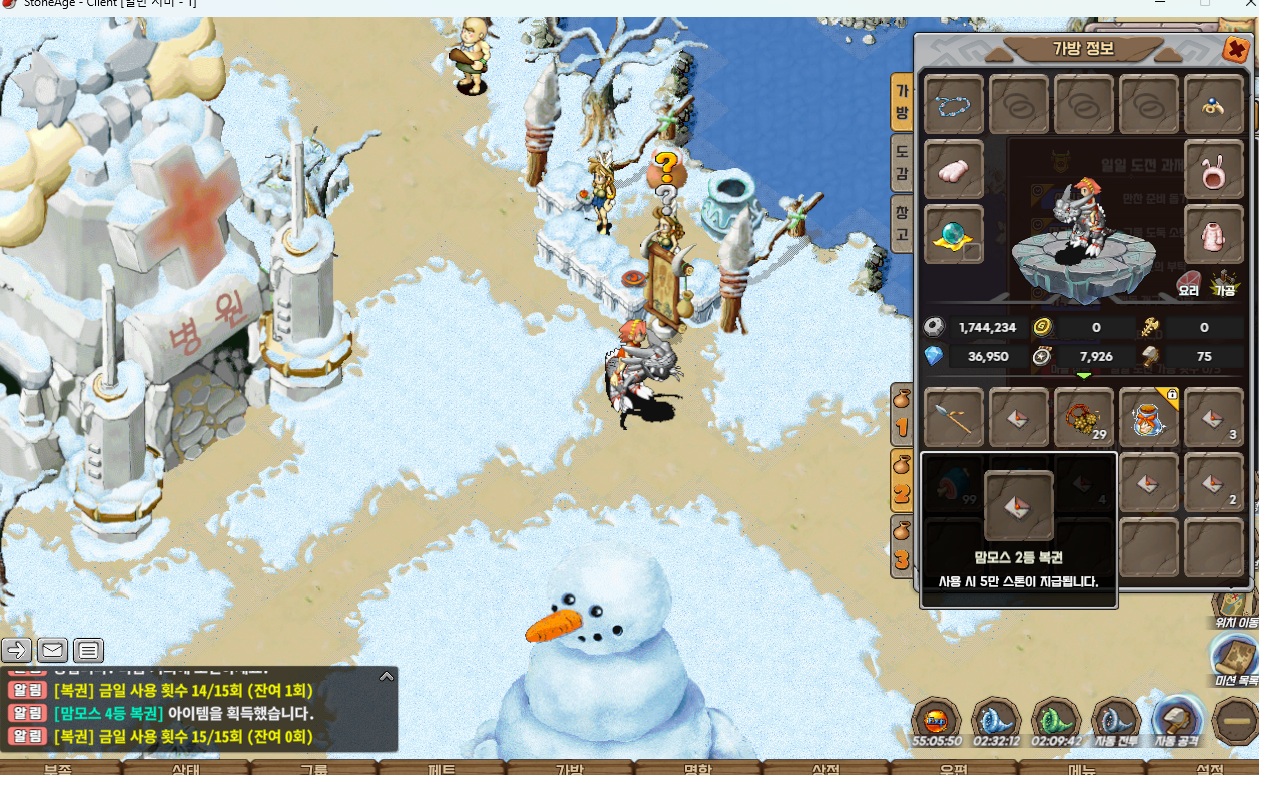
Task: Select the 가방 side tab
Action: click(902, 102)
